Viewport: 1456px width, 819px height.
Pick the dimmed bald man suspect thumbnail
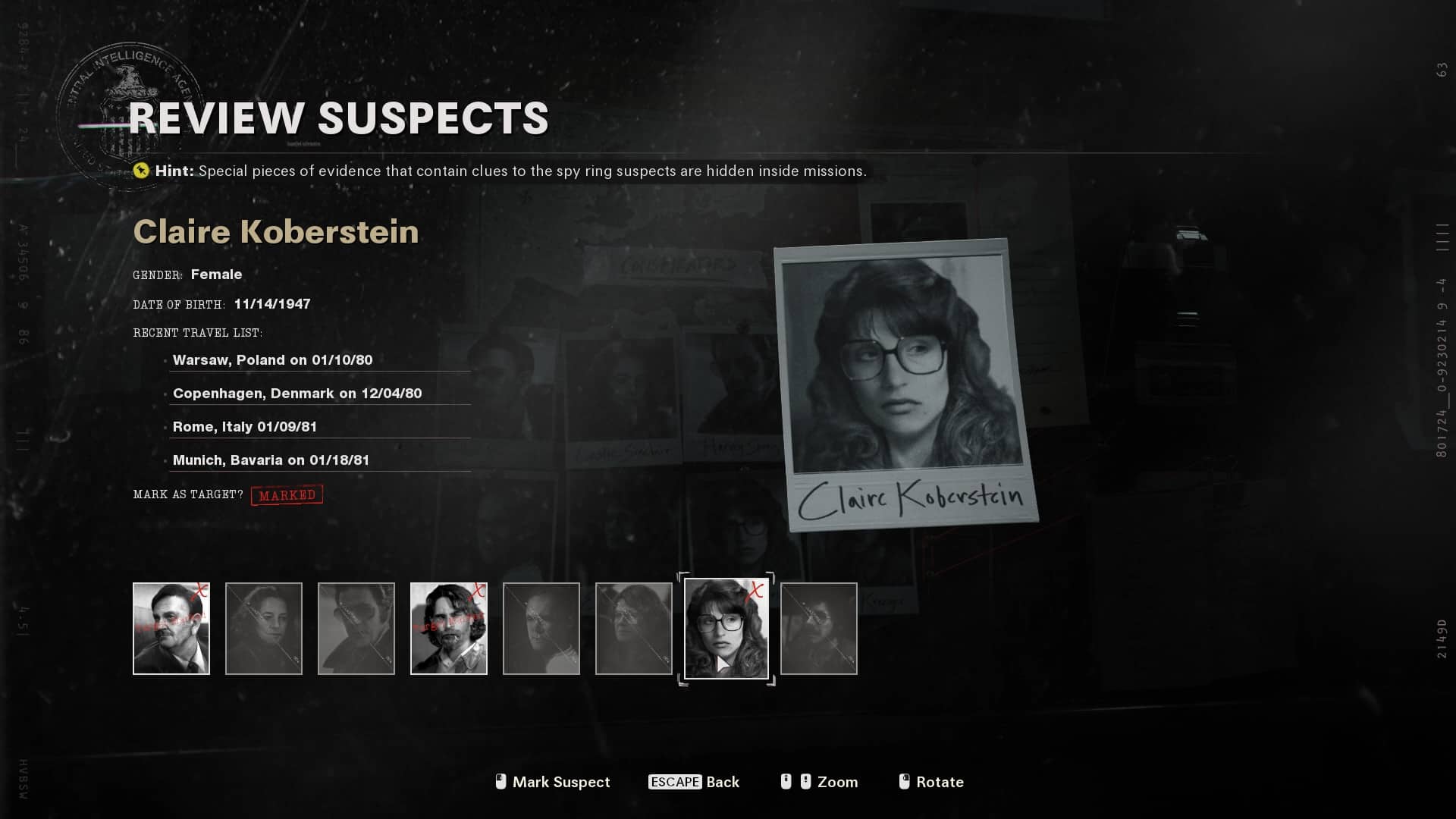541,628
